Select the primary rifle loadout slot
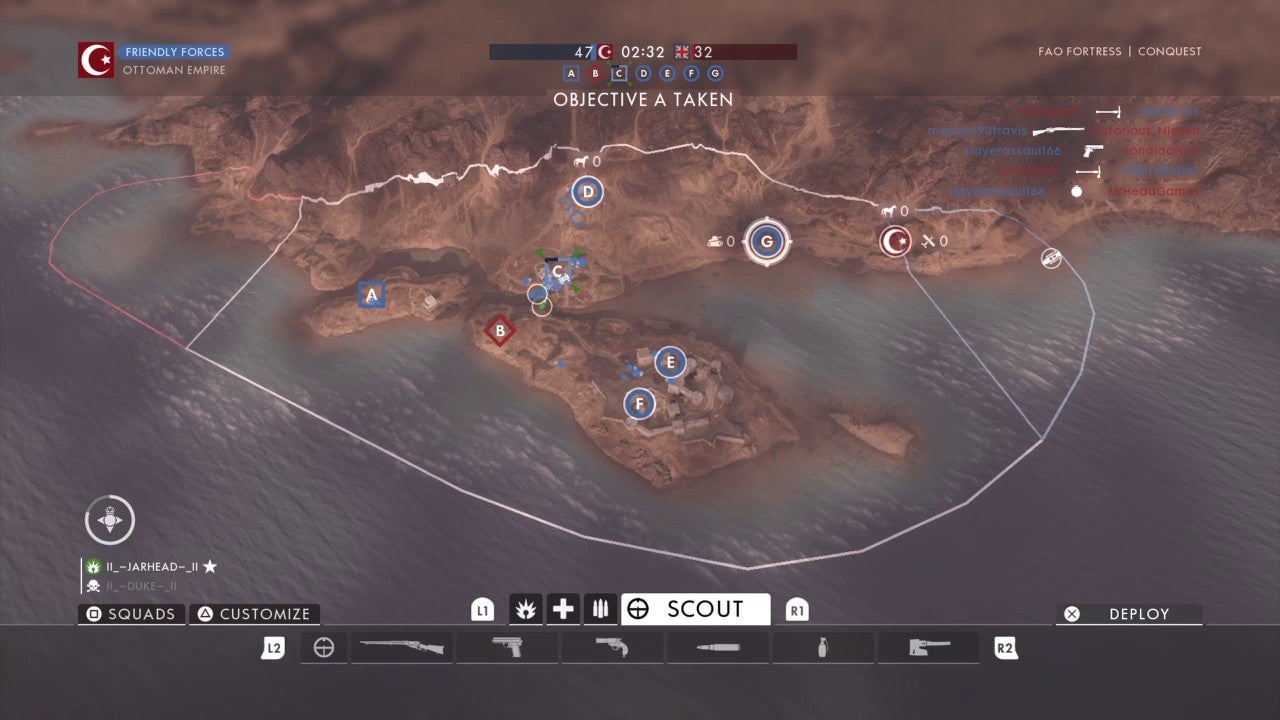The height and width of the screenshot is (720, 1280). [x=402, y=648]
